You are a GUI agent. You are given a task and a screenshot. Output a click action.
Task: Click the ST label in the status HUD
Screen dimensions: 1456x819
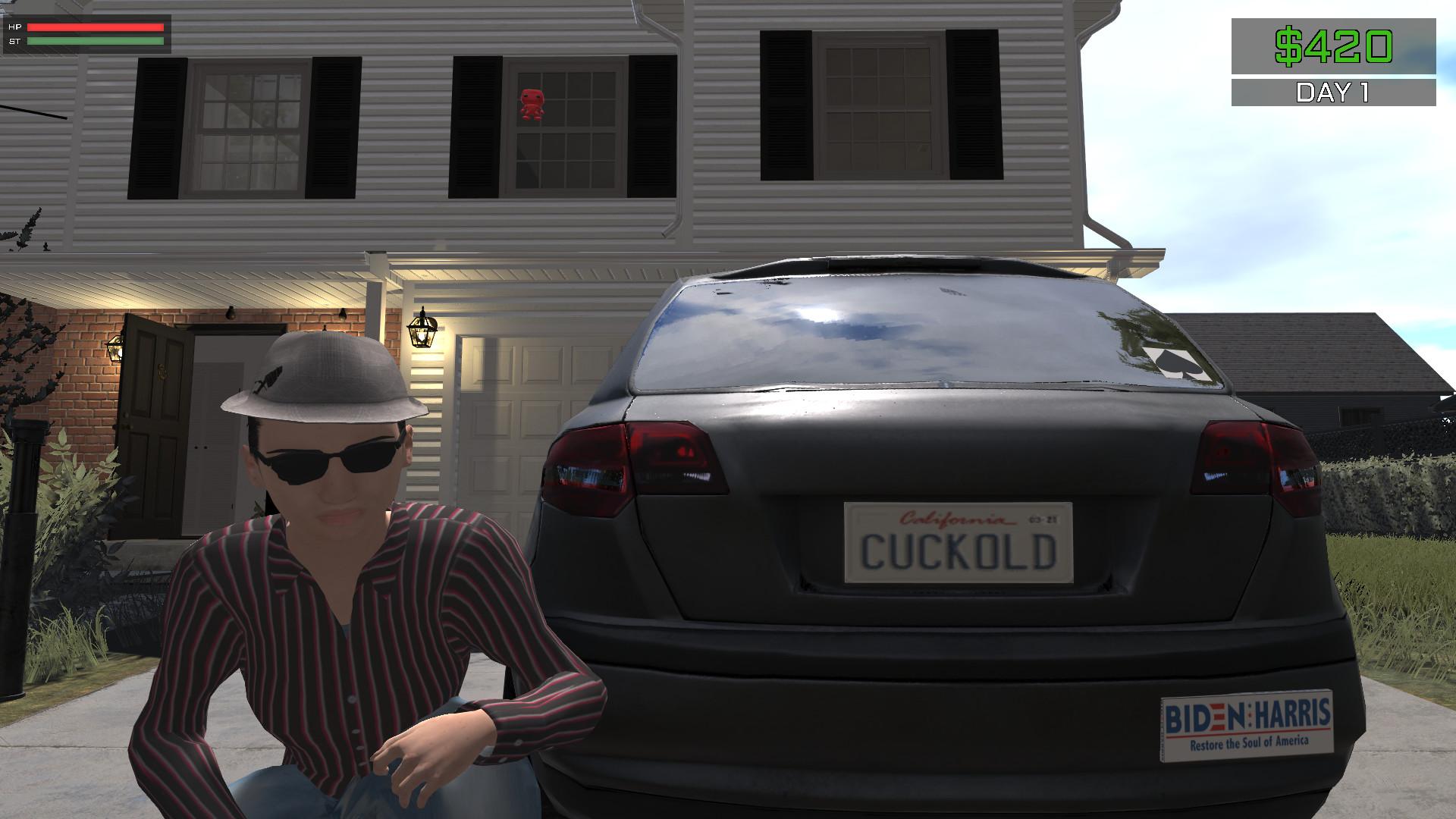point(13,41)
